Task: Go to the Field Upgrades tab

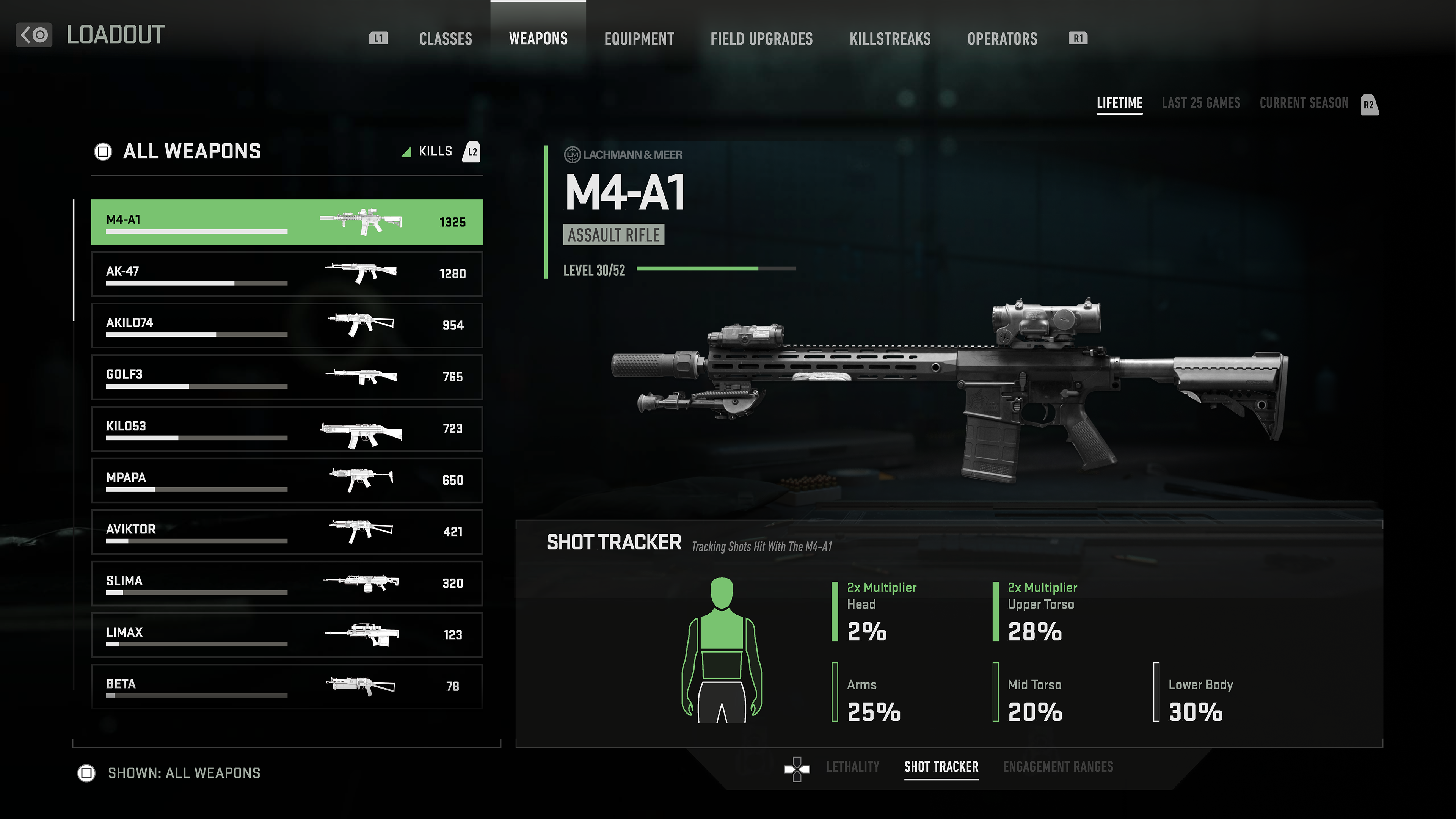Action: click(x=761, y=38)
